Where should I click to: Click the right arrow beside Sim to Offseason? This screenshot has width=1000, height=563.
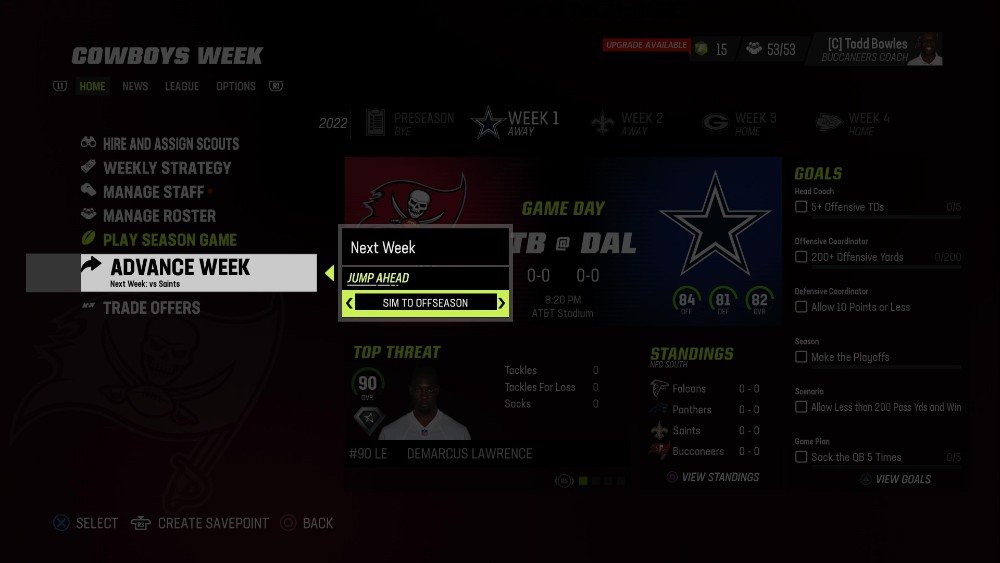coord(502,303)
